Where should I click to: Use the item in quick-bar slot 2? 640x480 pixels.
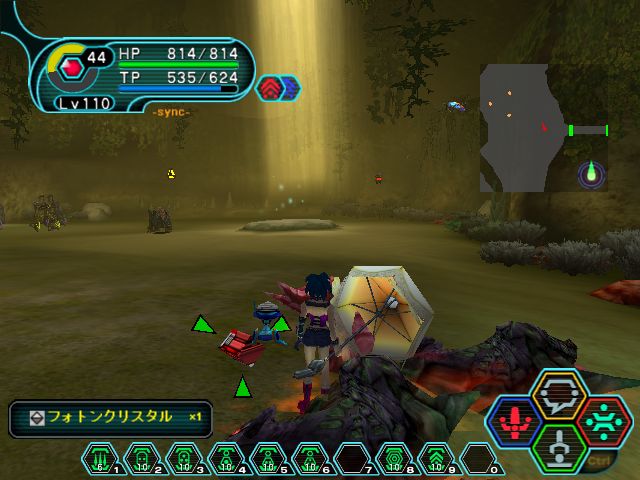point(143,458)
